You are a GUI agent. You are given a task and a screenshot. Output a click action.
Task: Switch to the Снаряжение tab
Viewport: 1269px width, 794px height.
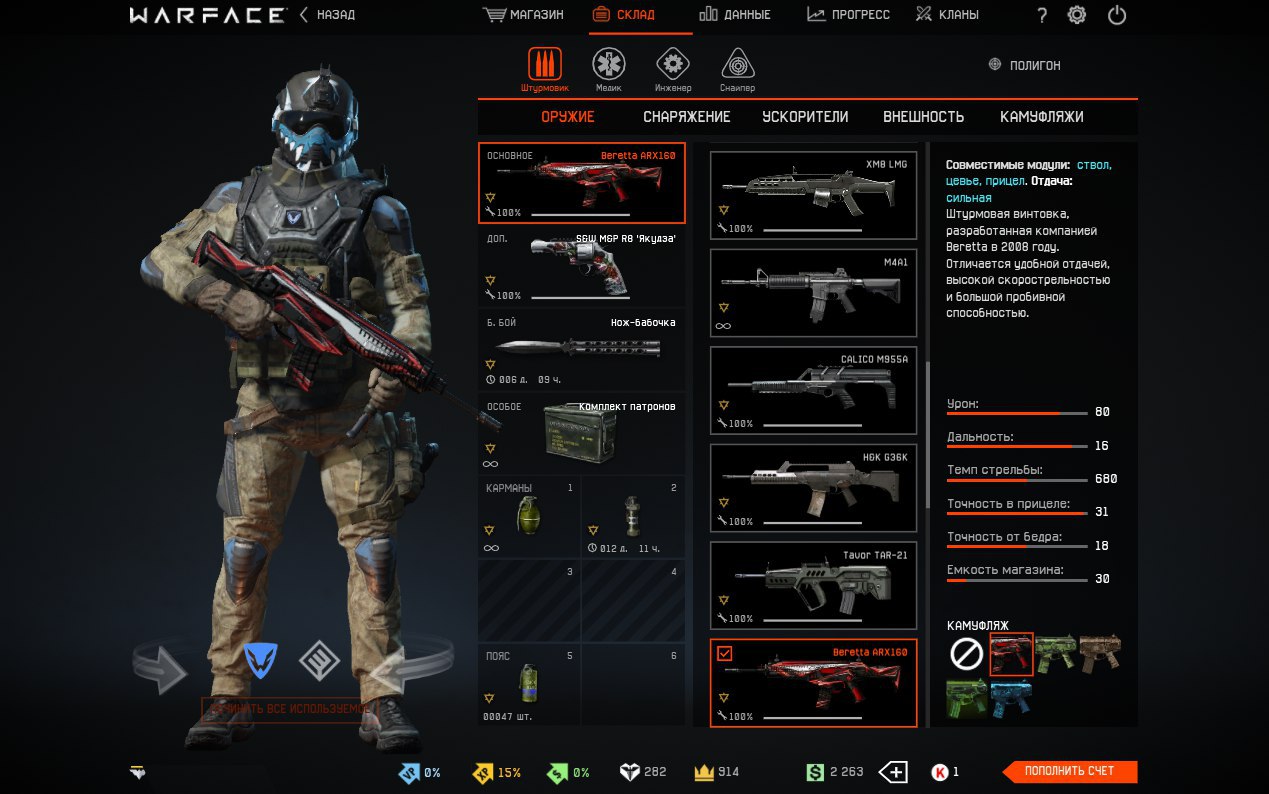click(x=686, y=117)
